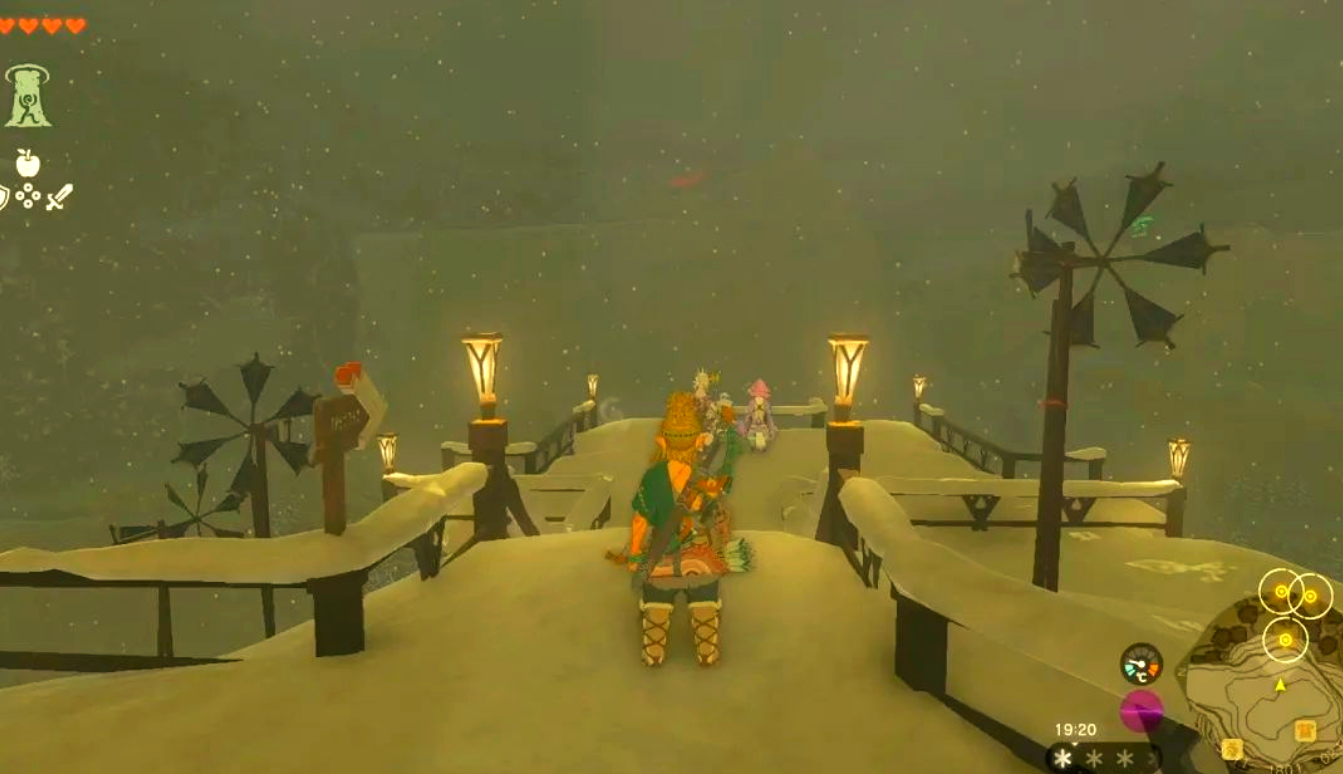
Task: Click the four-circle d-pad indicator
Action: (x=28, y=196)
